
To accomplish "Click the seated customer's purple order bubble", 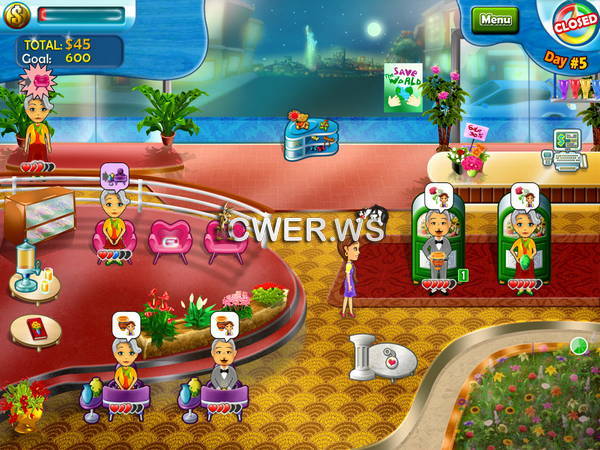I will (x=115, y=177).
